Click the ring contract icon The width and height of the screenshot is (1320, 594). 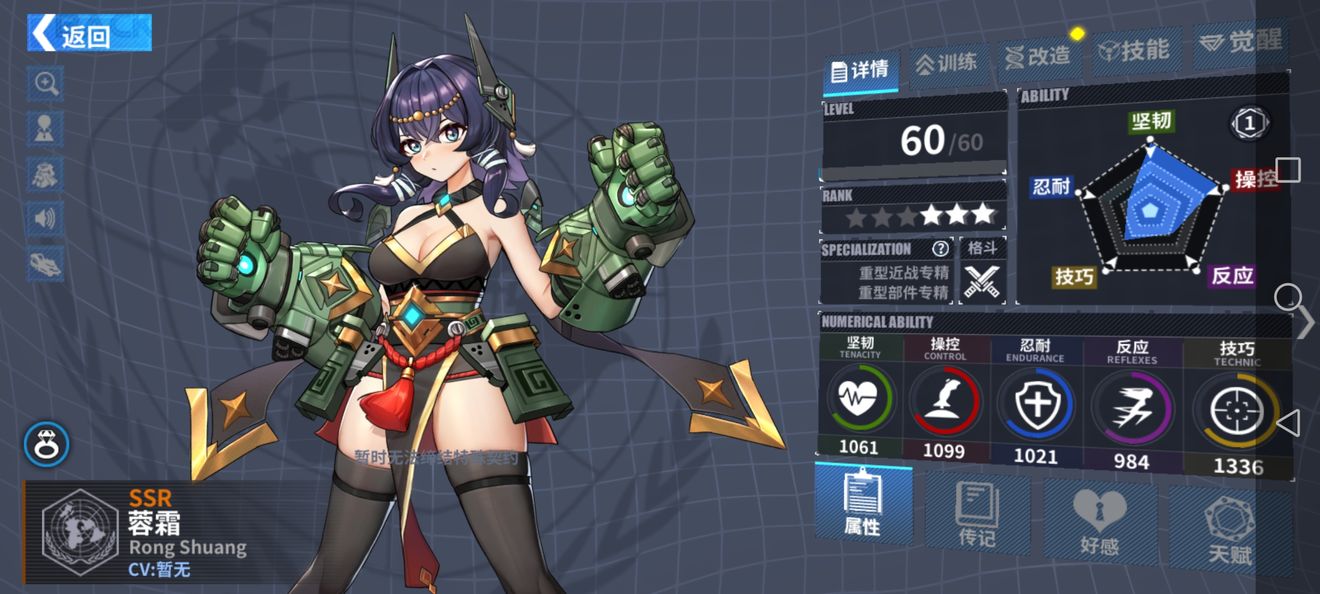pos(46,443)
